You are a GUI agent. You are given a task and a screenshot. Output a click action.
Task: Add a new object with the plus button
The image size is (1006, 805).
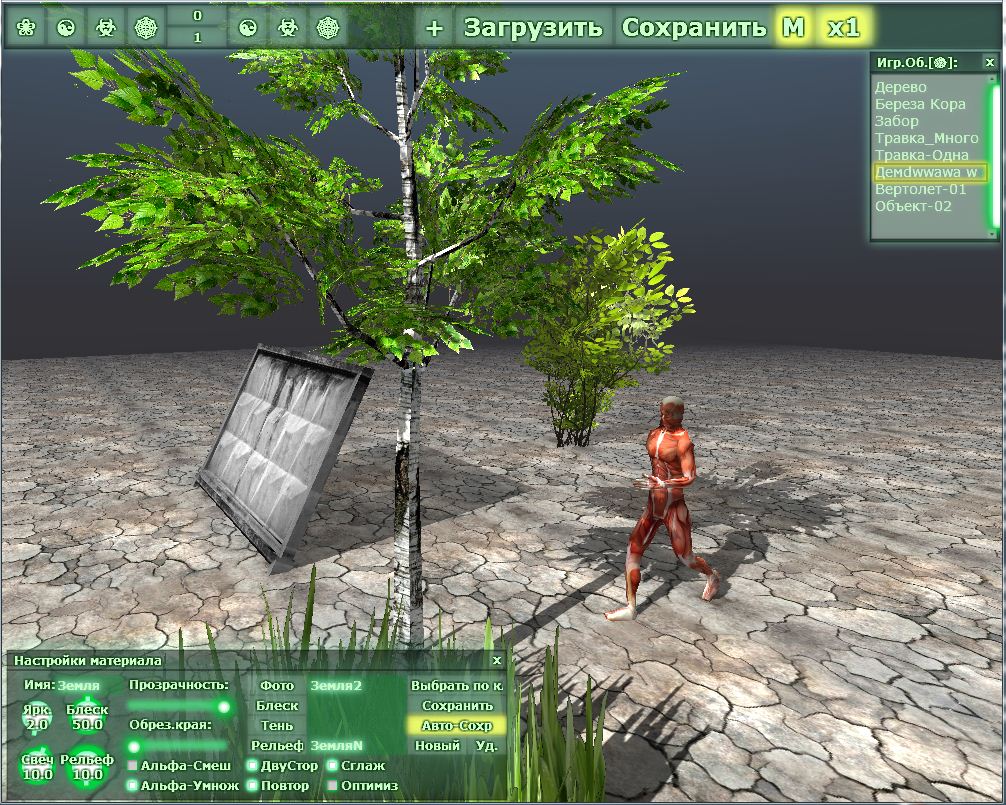coord(433,27)
